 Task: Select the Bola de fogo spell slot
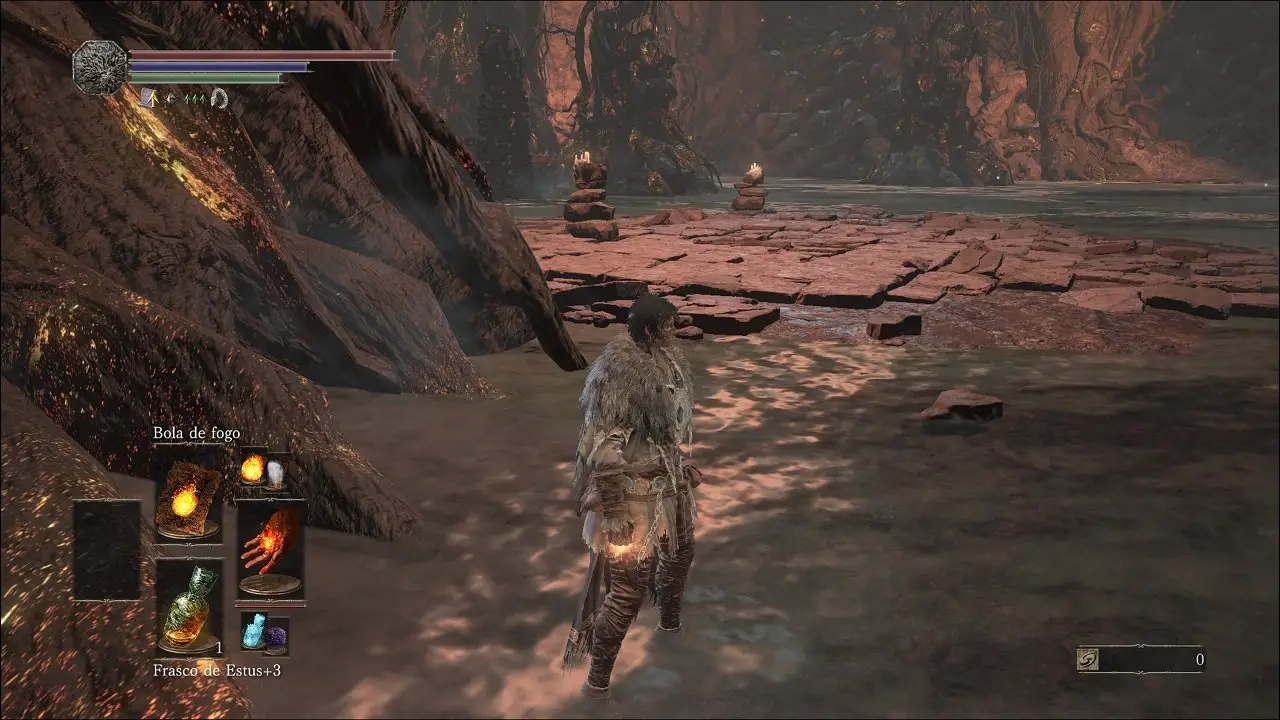[188, 499]
